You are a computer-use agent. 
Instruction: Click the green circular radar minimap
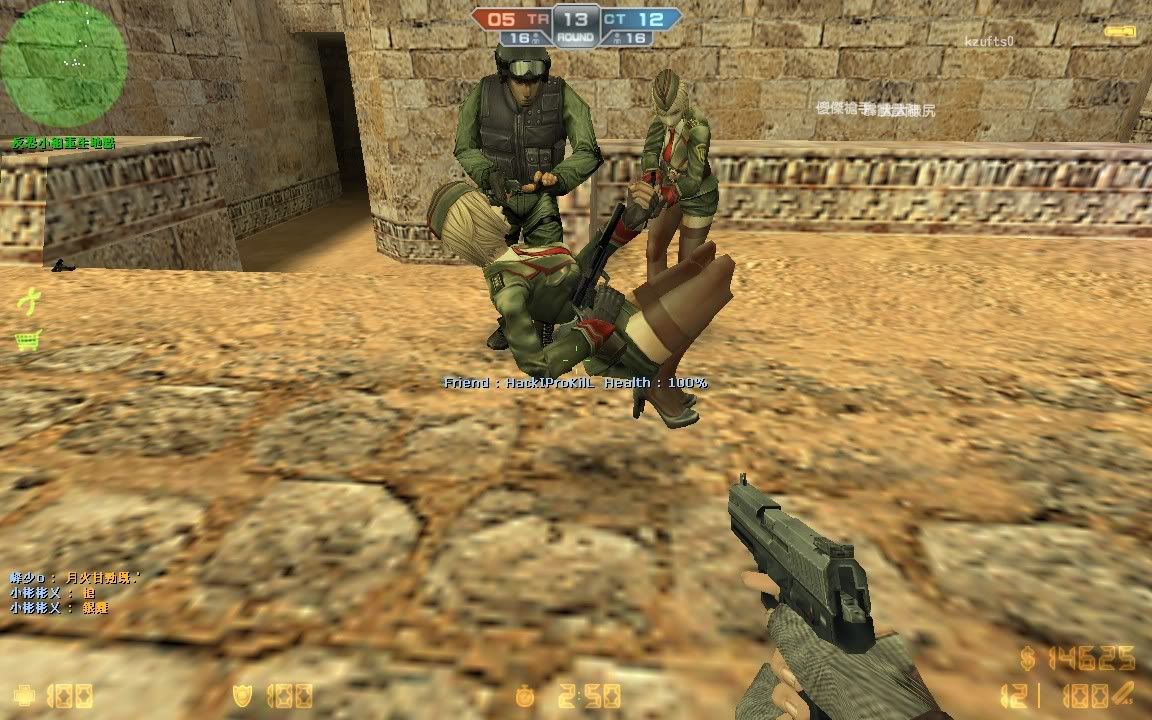64,64
